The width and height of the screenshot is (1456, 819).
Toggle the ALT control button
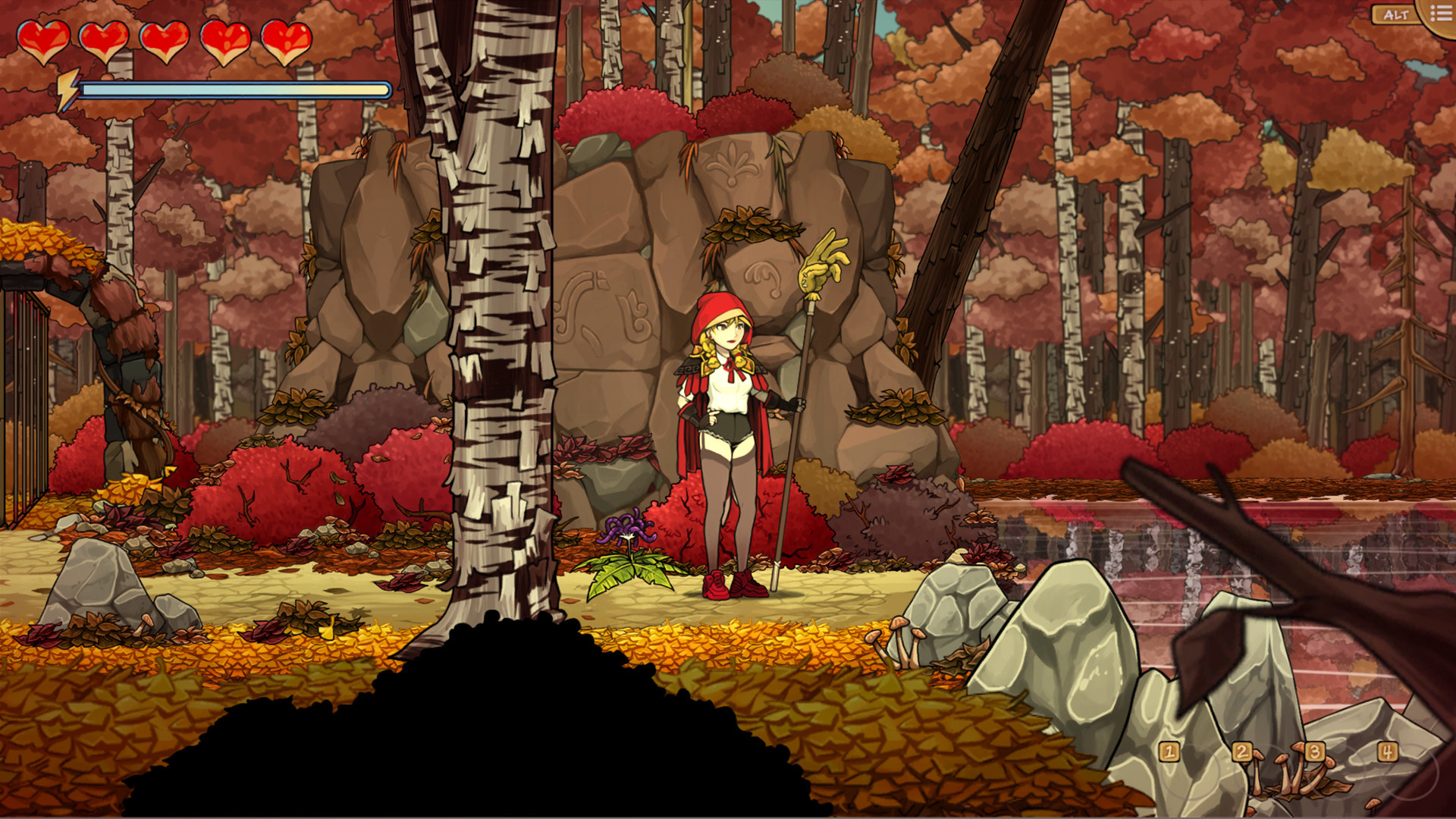1392,14
